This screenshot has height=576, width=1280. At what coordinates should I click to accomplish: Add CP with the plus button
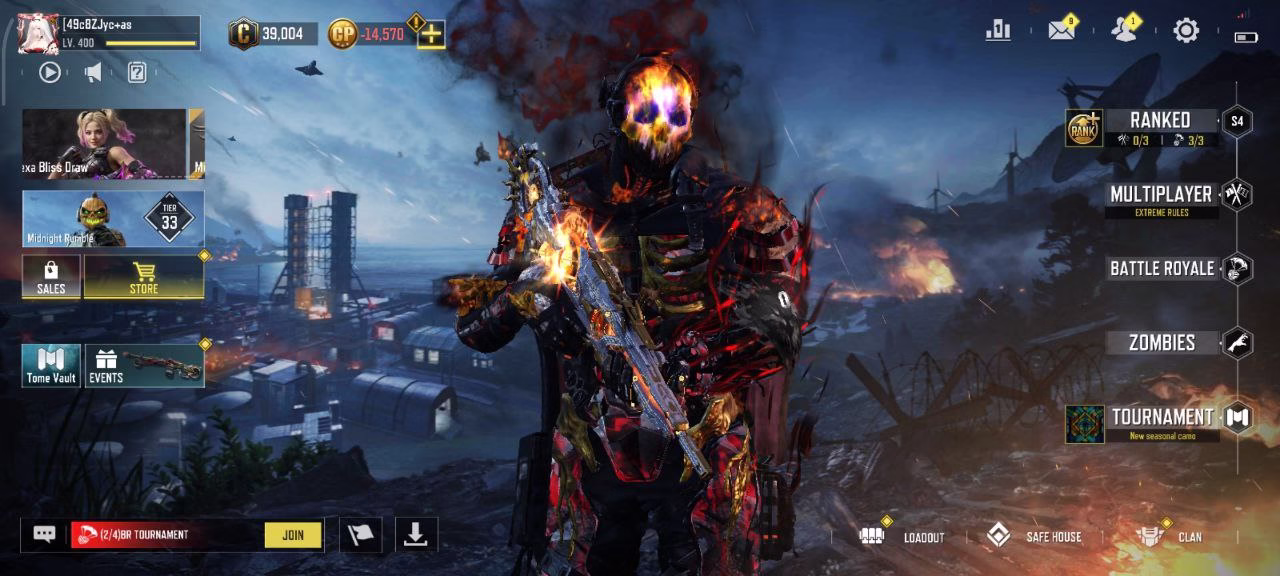[431, 35]
